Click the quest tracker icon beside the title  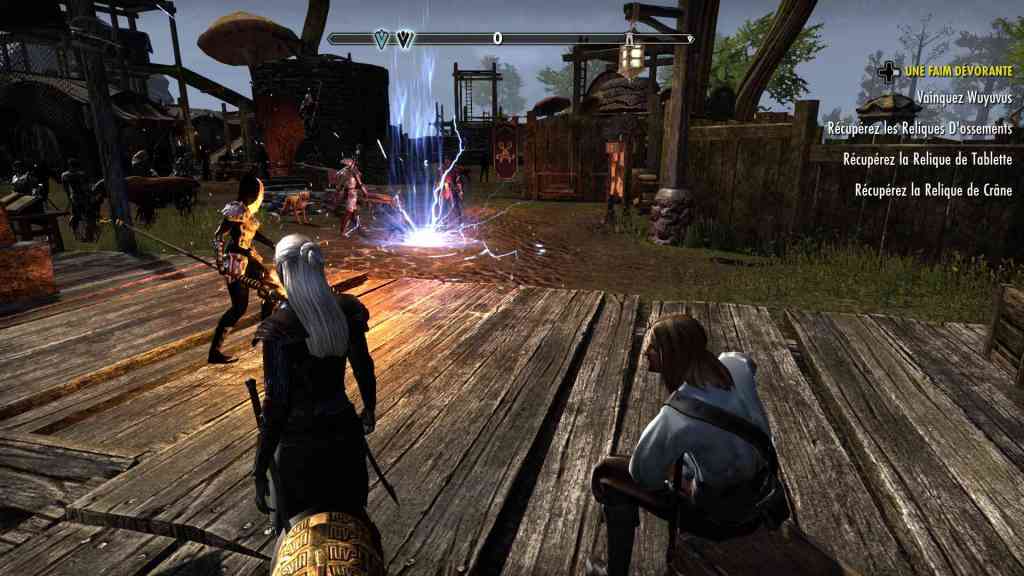(x=886, y=72)
